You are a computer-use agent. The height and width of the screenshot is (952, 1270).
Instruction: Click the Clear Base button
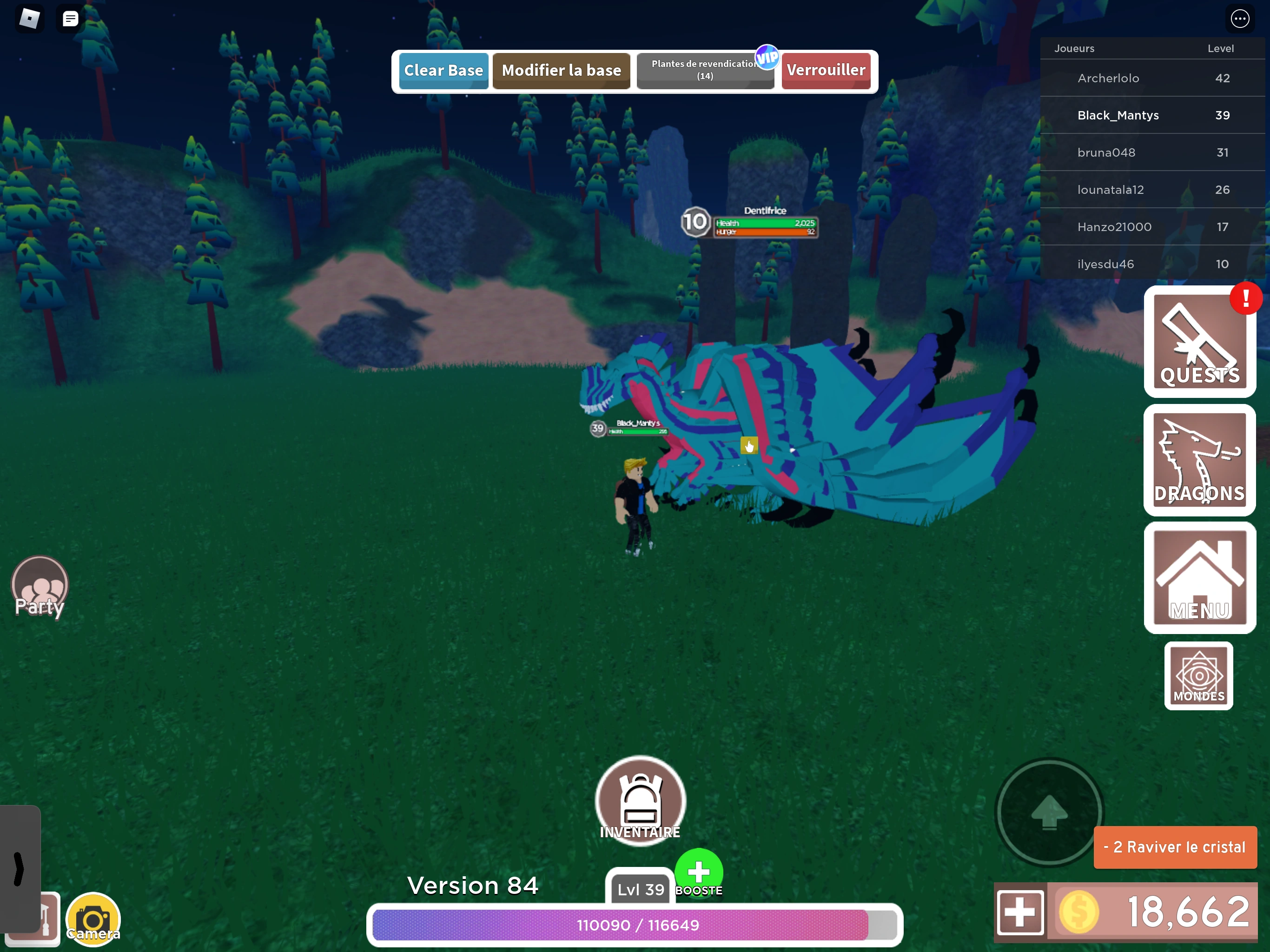pos(443,71)
